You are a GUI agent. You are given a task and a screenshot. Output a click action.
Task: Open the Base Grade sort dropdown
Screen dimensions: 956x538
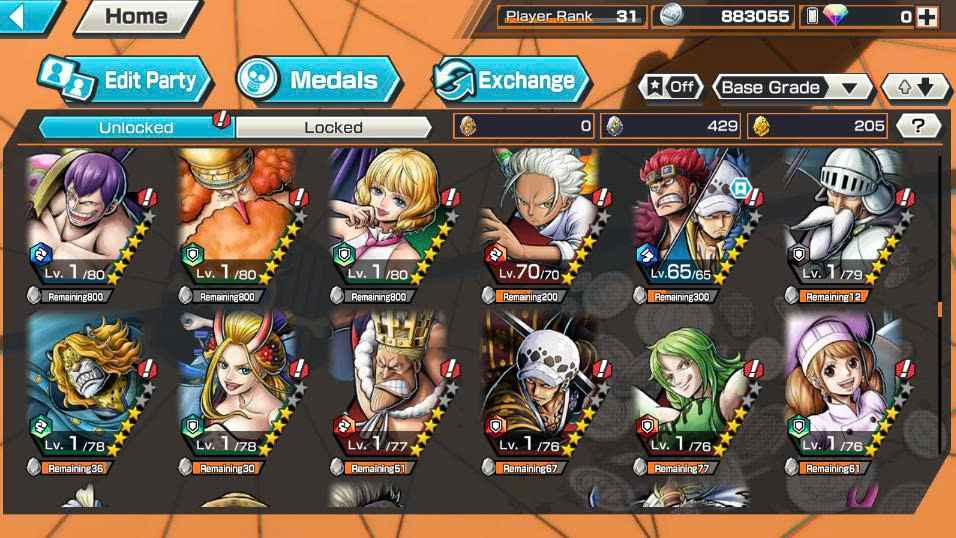tap(790, 87)
